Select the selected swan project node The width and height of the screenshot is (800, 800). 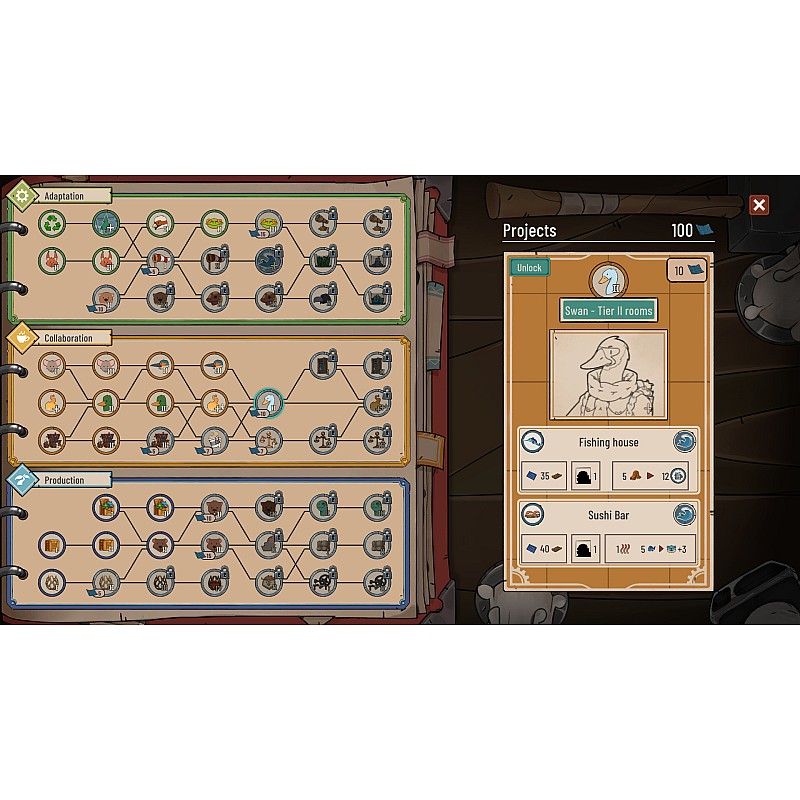coord(268,403)
